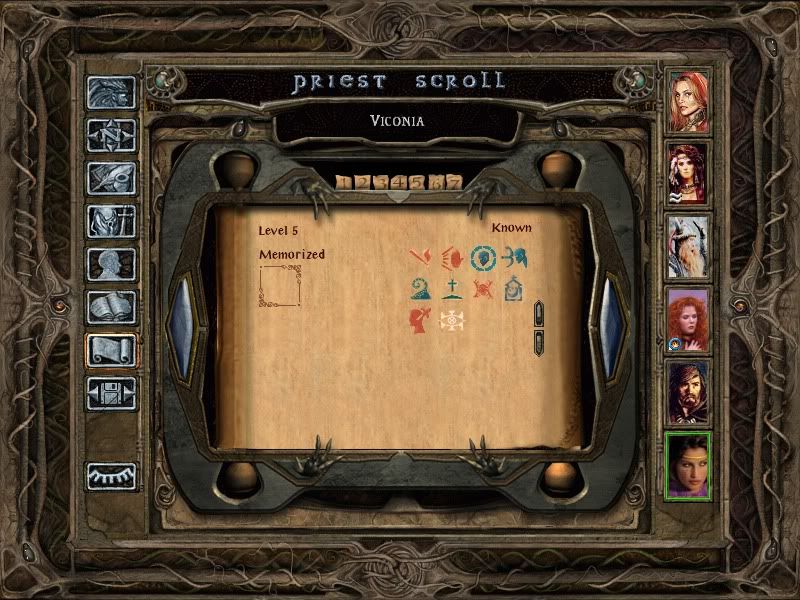Screen dimensions: 800x600
Task: Pick the white cross-circle spell icon
Action: [x=452, y=321]
